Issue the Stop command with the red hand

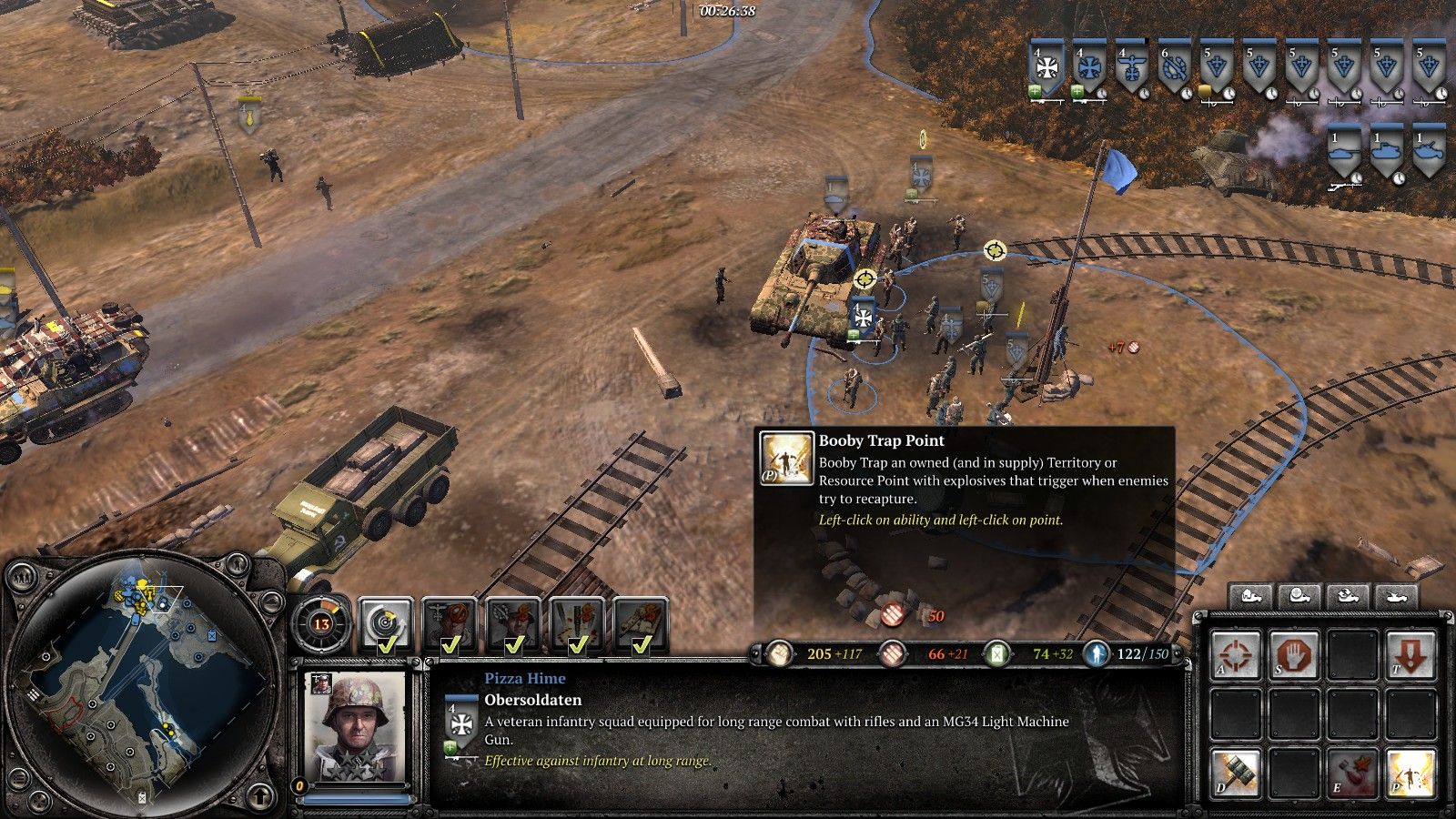1294,653
